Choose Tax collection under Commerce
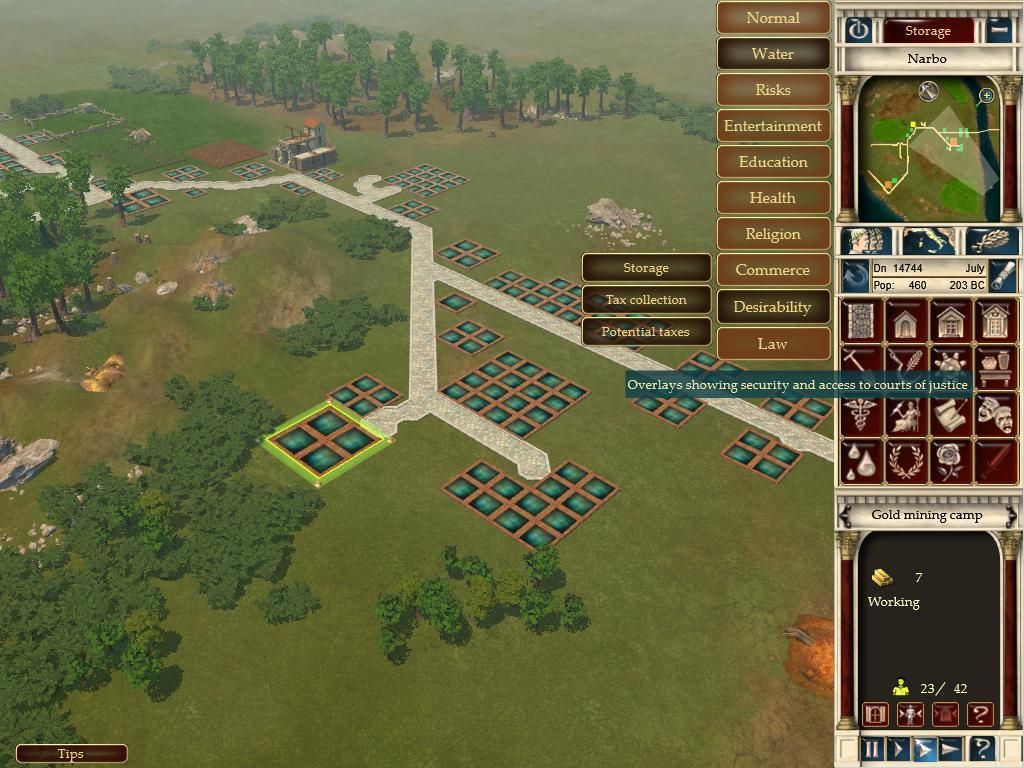Image resolution: width=1024 pixels, height=768 pixels. click(x=646, y=300)
